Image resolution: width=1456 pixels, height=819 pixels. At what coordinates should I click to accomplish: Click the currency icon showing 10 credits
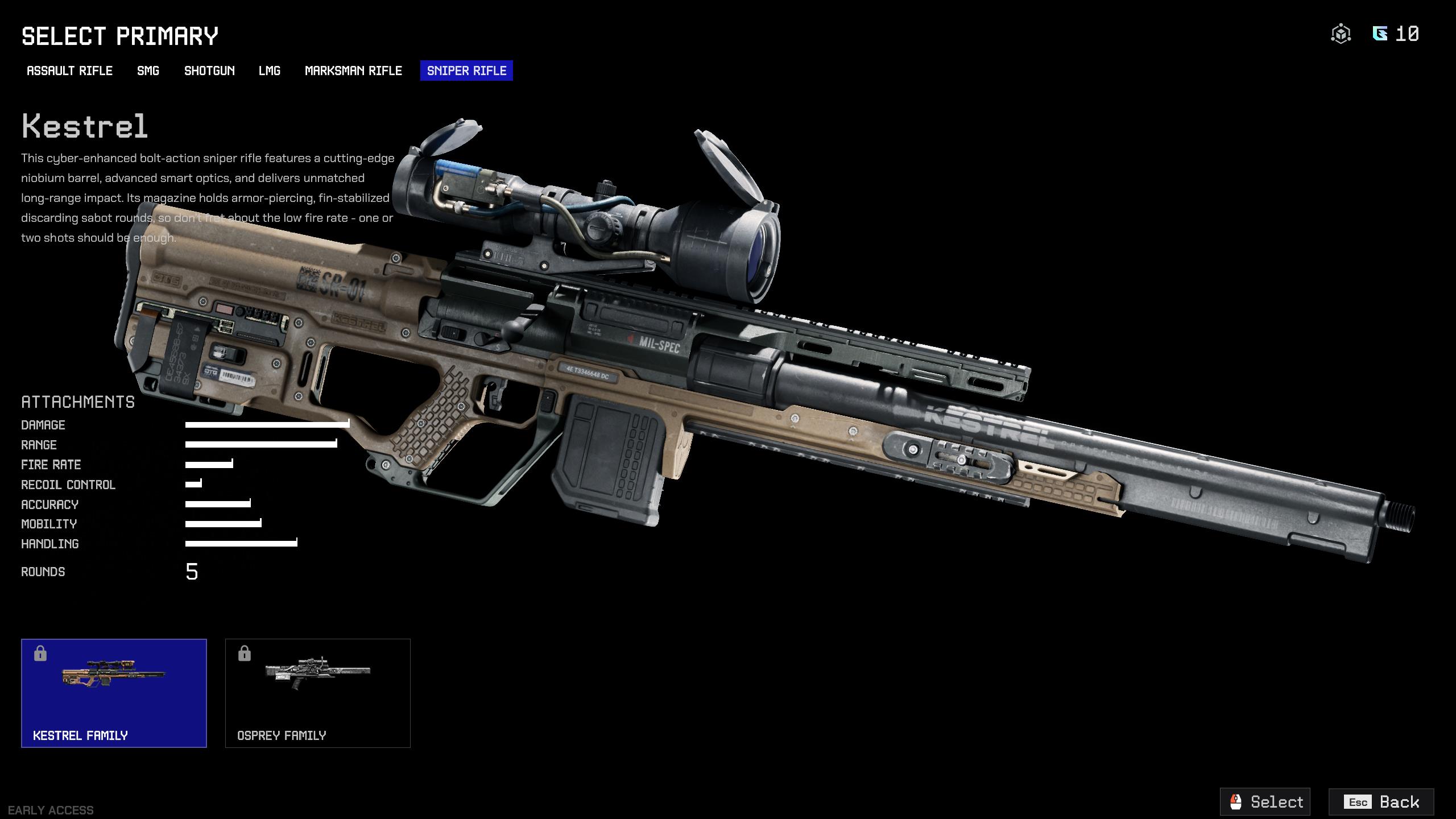pos(1380,34)
